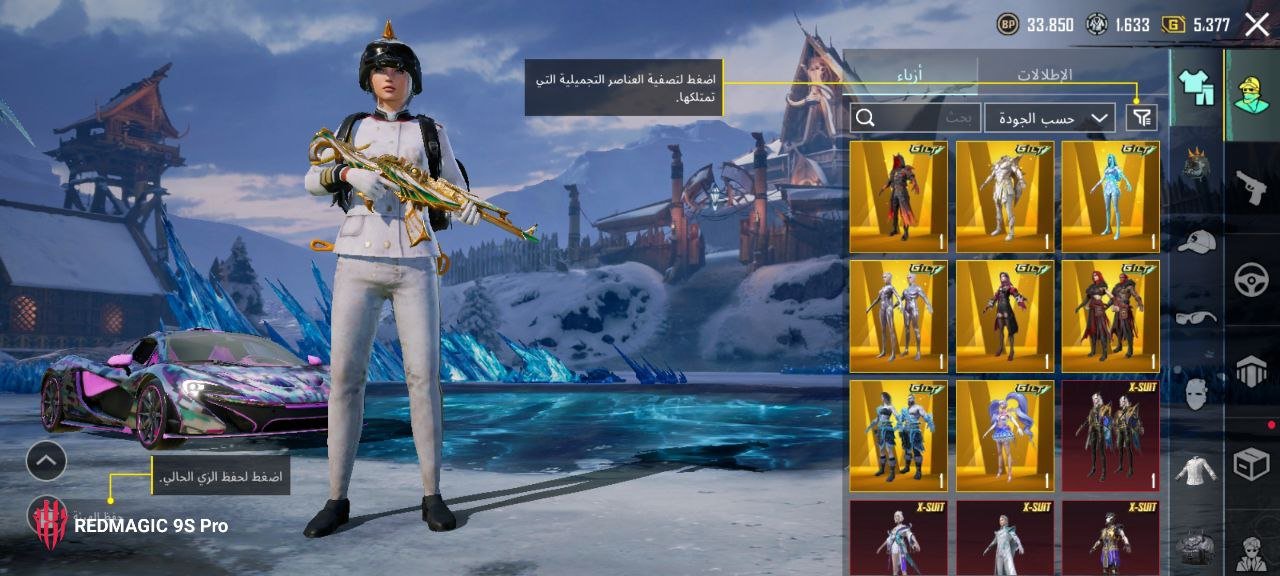This screenshot has height=576, width=1280.
Task: Pick the blue-haired girl in pastel dress outfit
Action: (1004, 436)
